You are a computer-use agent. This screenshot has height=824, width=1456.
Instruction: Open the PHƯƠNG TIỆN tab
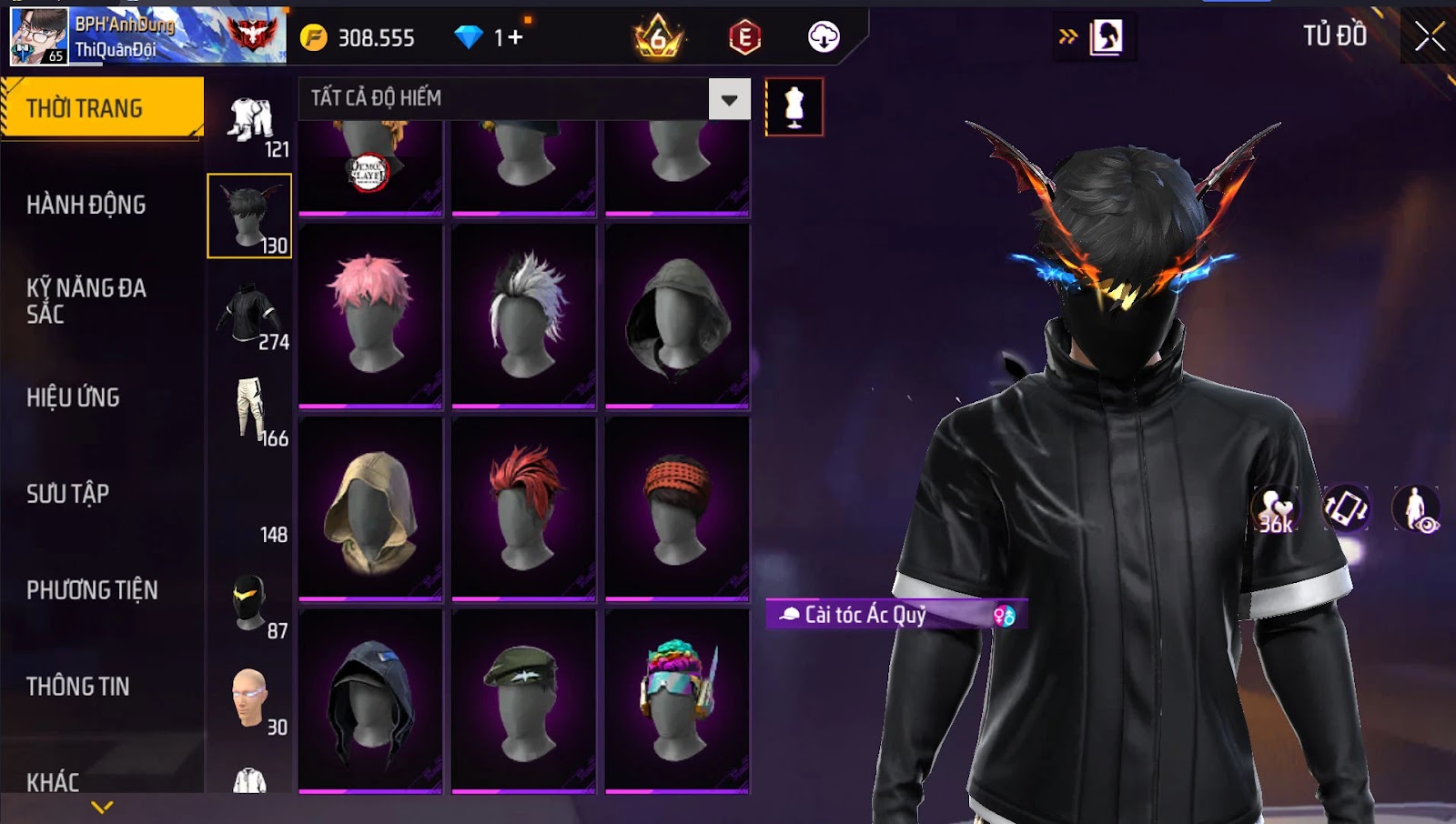point(92,590)
